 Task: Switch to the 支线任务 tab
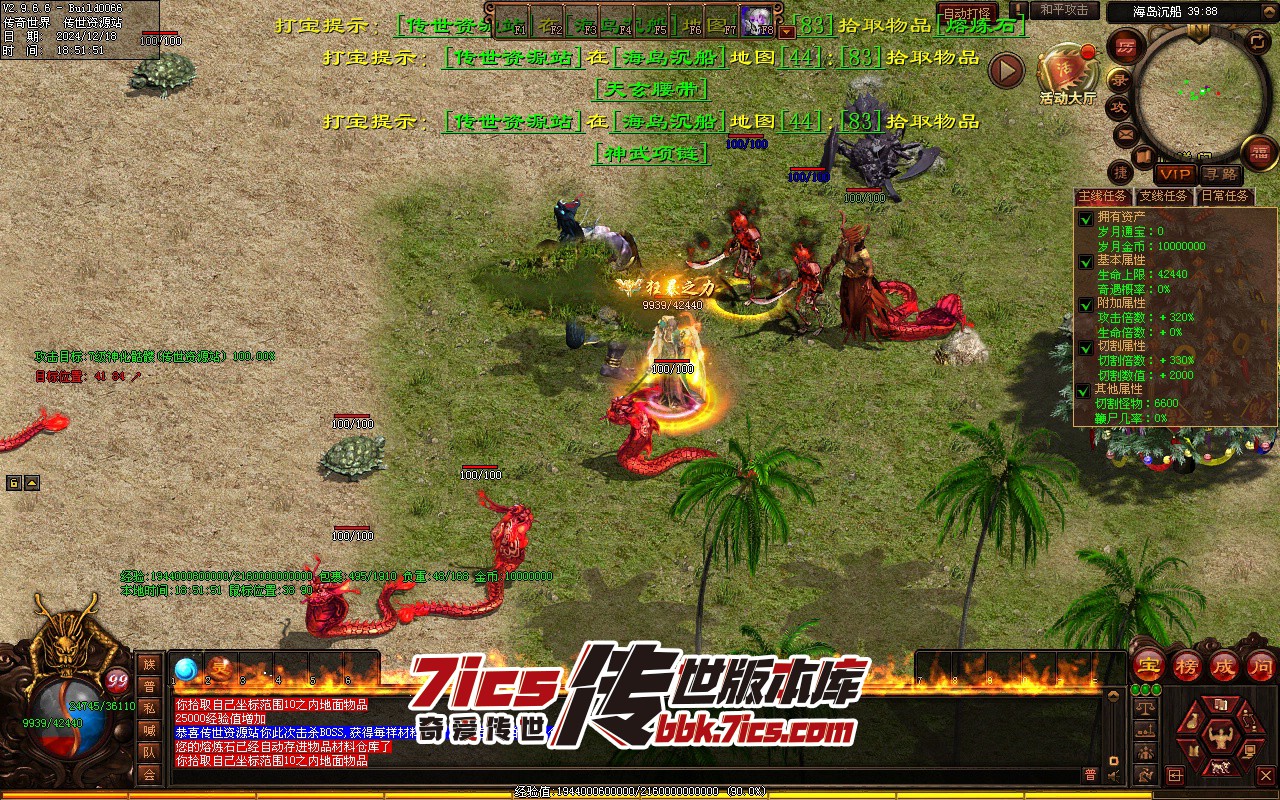coord(1164,196)
